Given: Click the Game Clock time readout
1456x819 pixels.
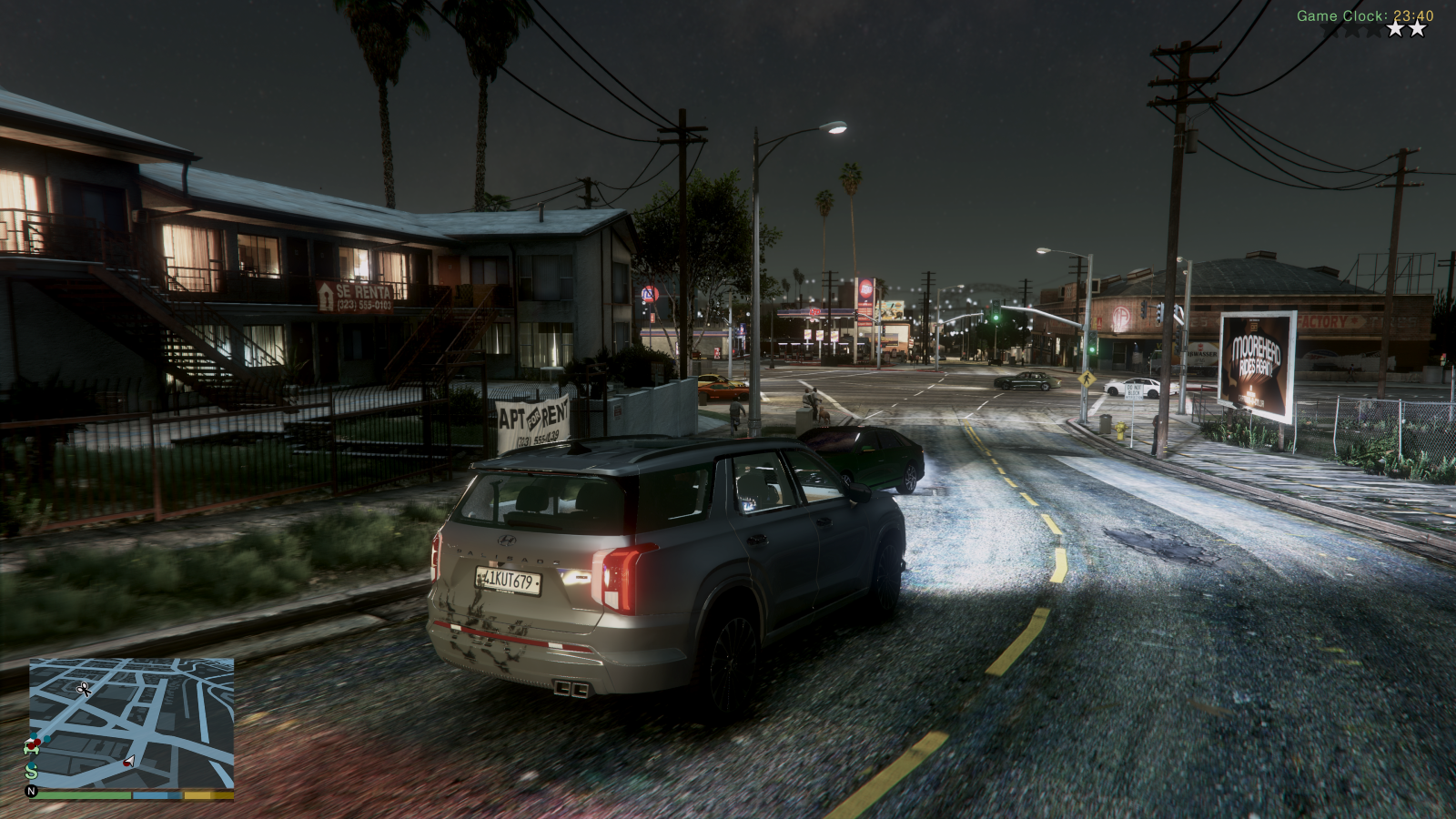Looking at the screenshot, I should click(1365, 14).
